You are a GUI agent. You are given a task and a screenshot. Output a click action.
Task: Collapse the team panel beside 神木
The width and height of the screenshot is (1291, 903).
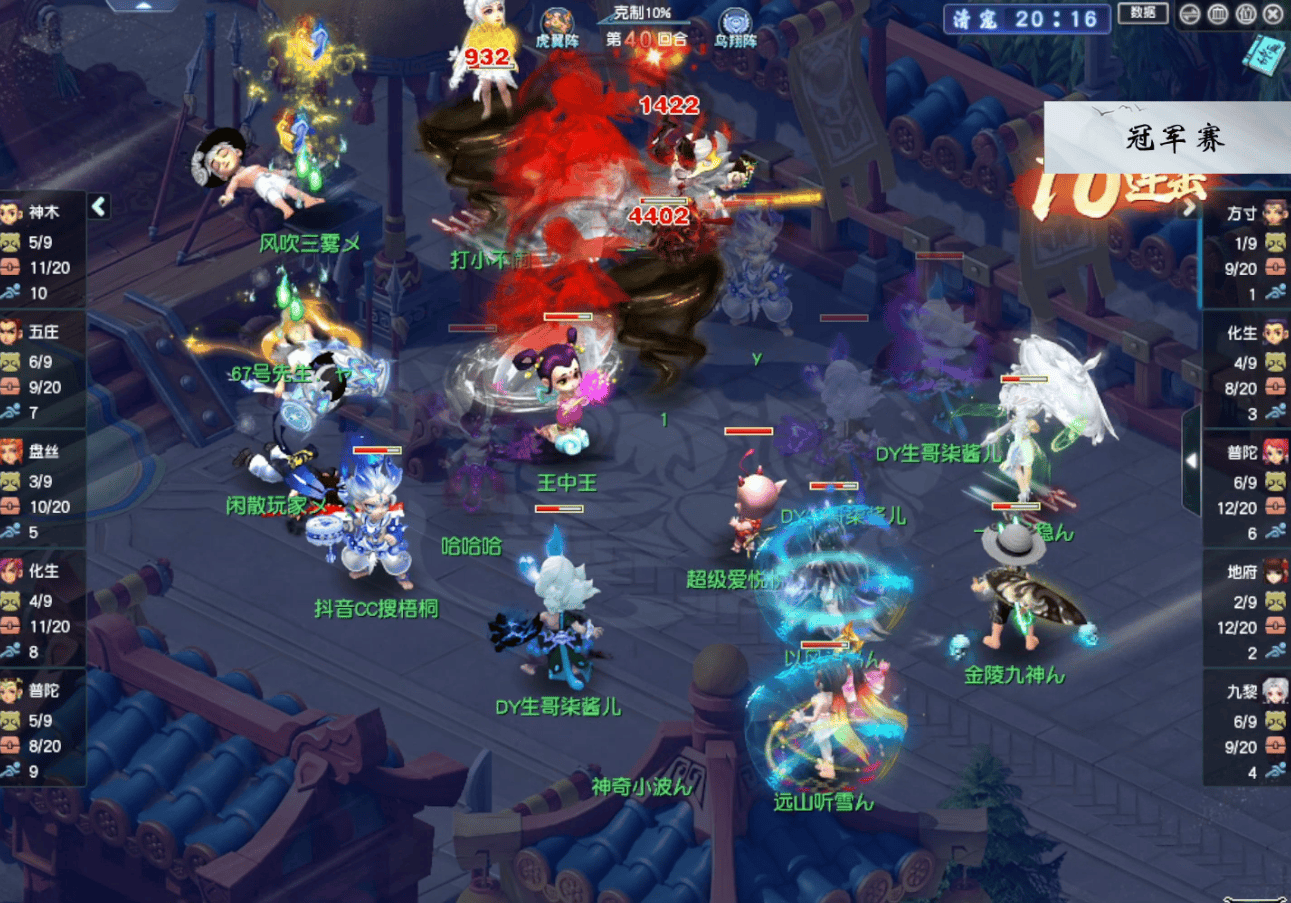point(98,206)
